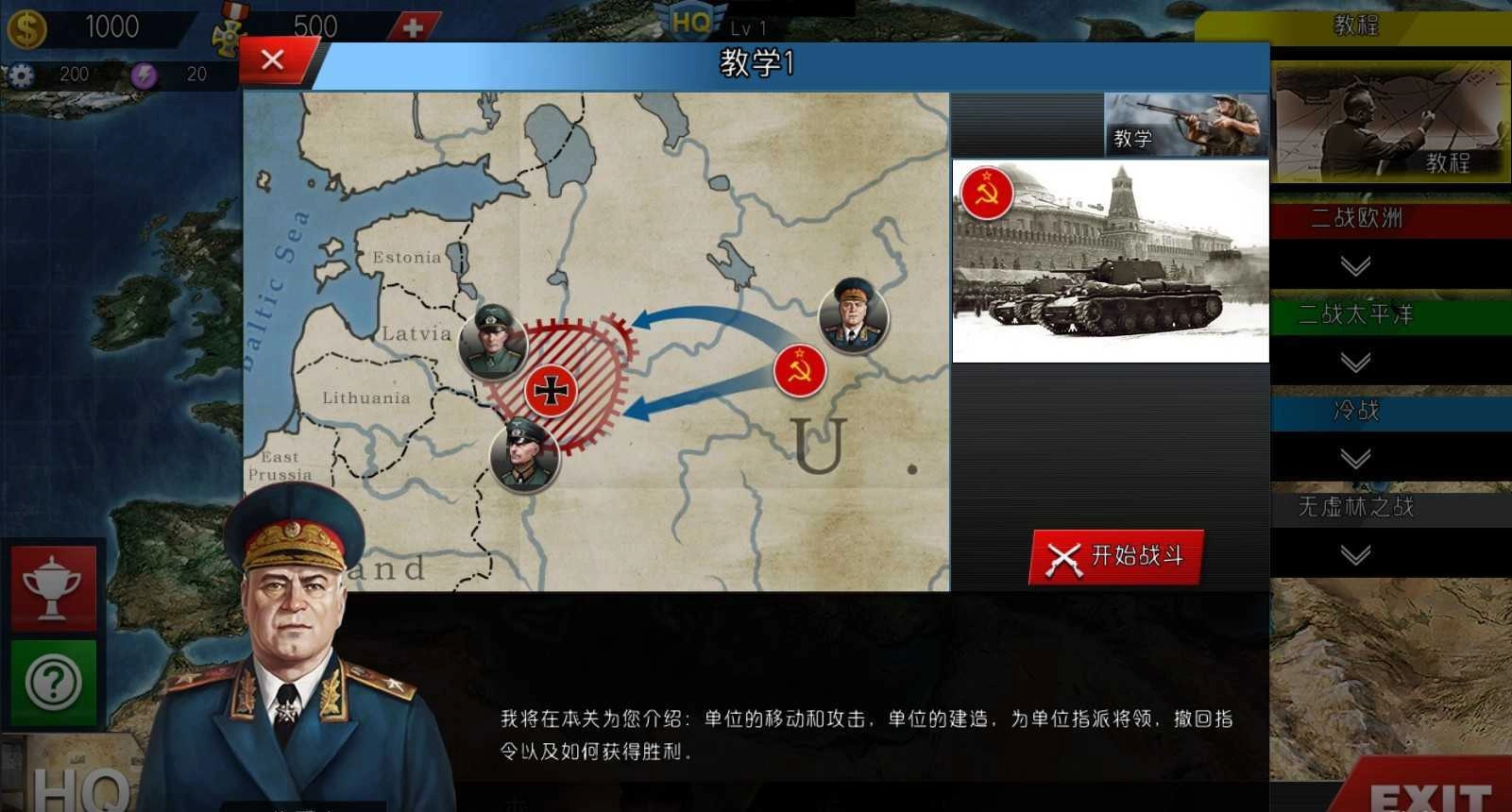Click the Soviet tank parade preview image
Viewport: 1512px width, 812px height.
[1109, 261]
